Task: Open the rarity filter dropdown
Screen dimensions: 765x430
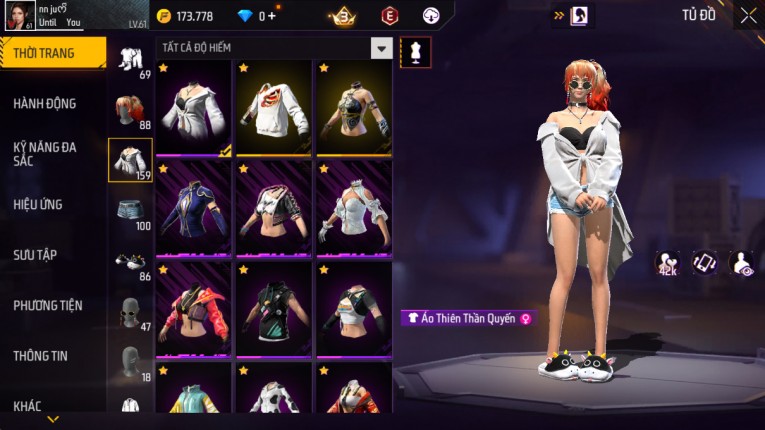Action: click(381, 48)
